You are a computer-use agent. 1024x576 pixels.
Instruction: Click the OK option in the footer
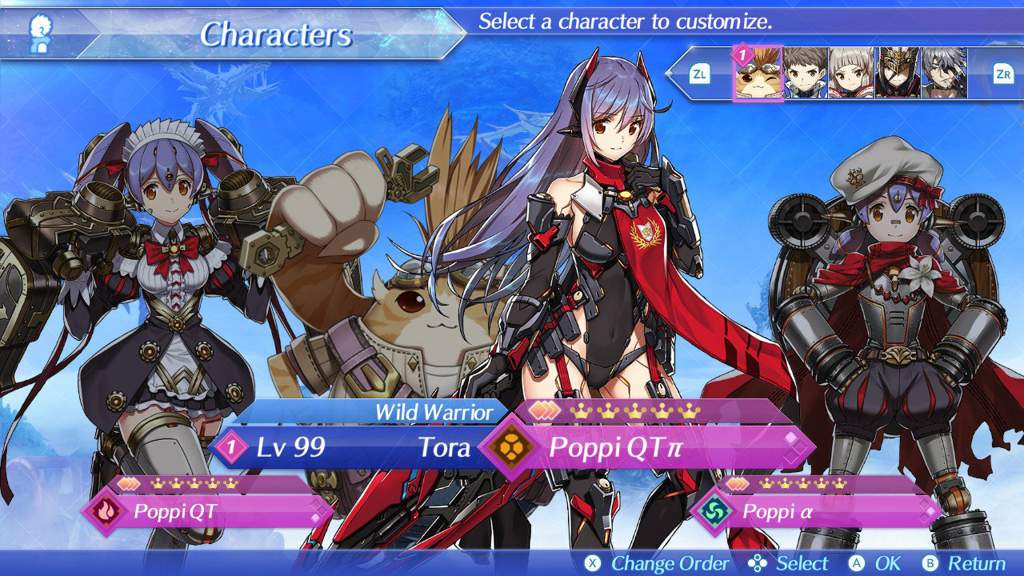pos(877,563)
